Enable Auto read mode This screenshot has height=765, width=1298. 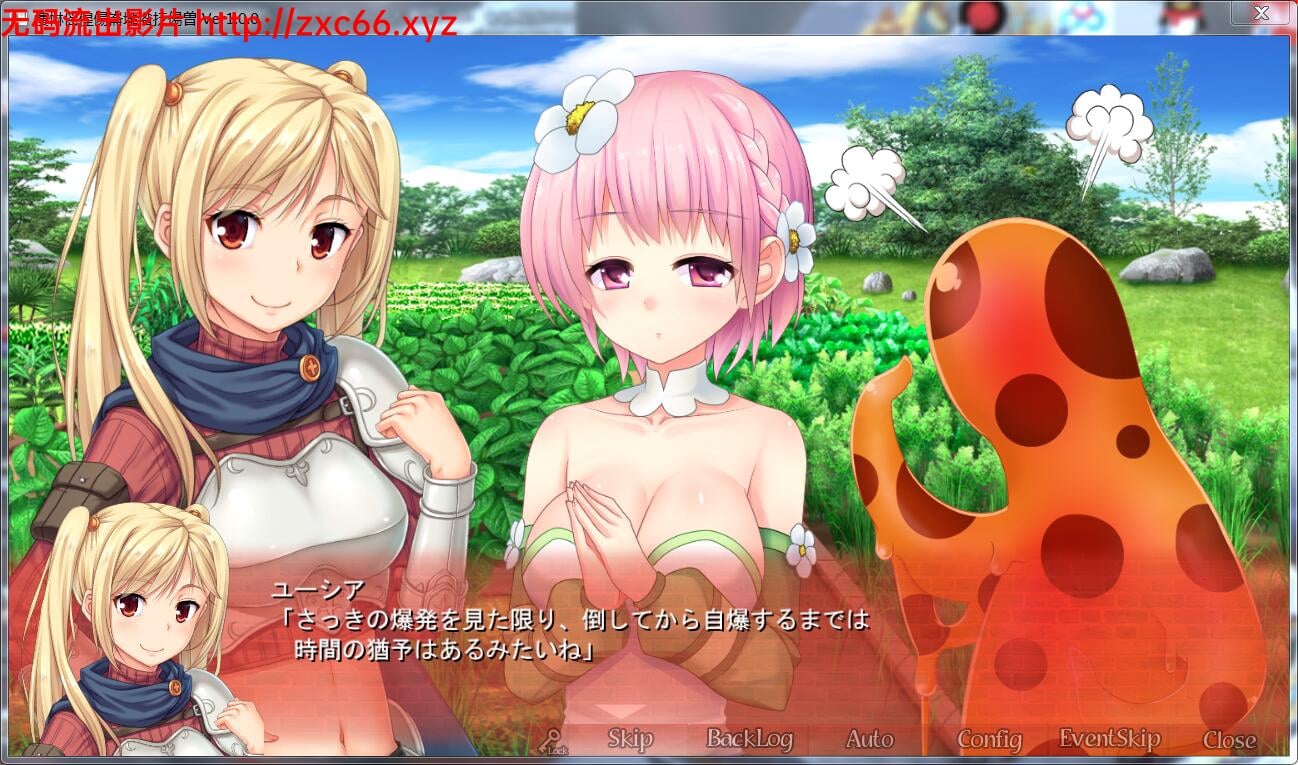click(868, 738)
